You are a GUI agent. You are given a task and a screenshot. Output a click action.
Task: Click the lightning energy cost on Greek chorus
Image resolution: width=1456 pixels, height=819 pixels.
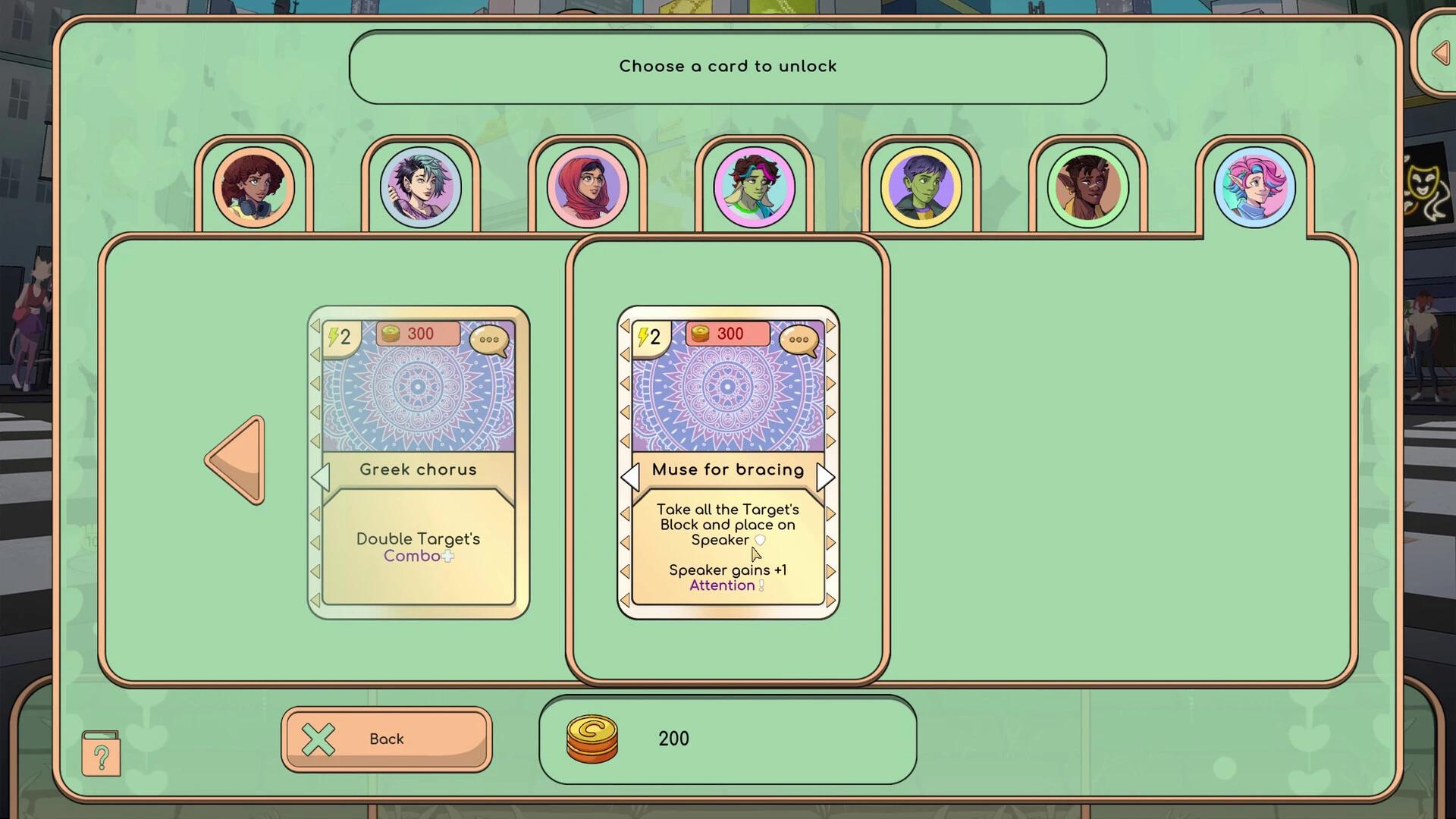coord(338,336)
